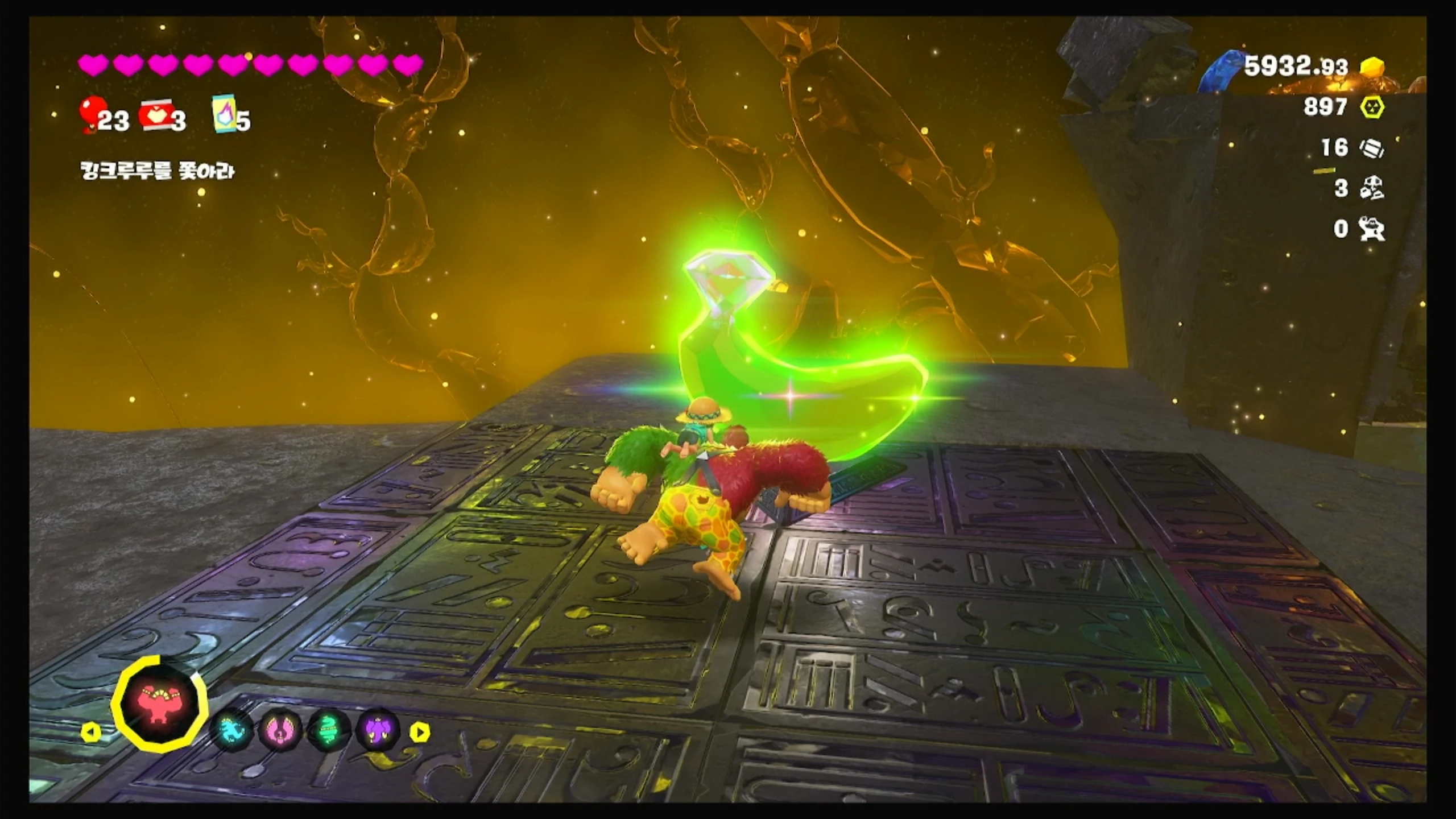Click the yellow hexagon banandium chip icon
This screenshot has width=1456, height=819.
pos(1372,107)
